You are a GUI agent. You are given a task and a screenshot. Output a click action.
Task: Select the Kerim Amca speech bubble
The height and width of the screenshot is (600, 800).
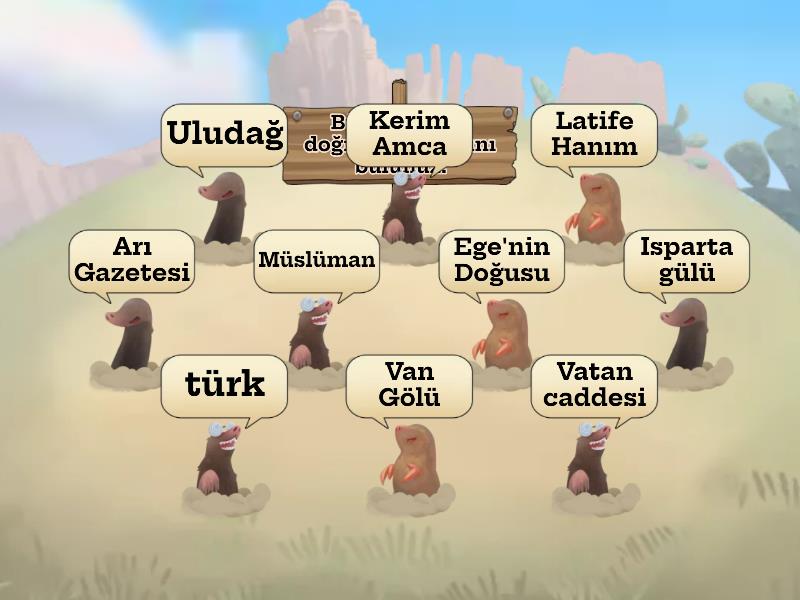[x=408, y=134]
